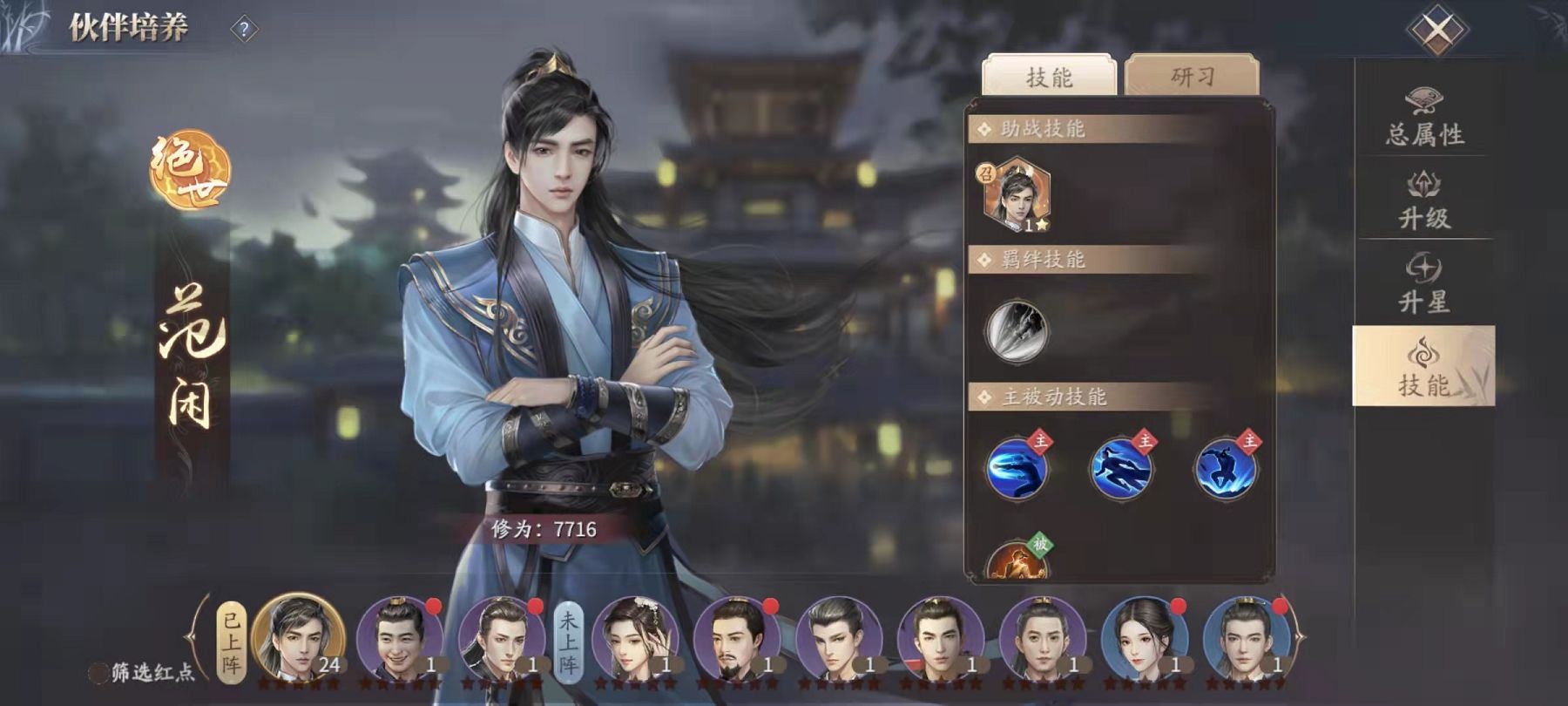
Task: Switch to the 技能 top tab
Action: (1049, 77)
